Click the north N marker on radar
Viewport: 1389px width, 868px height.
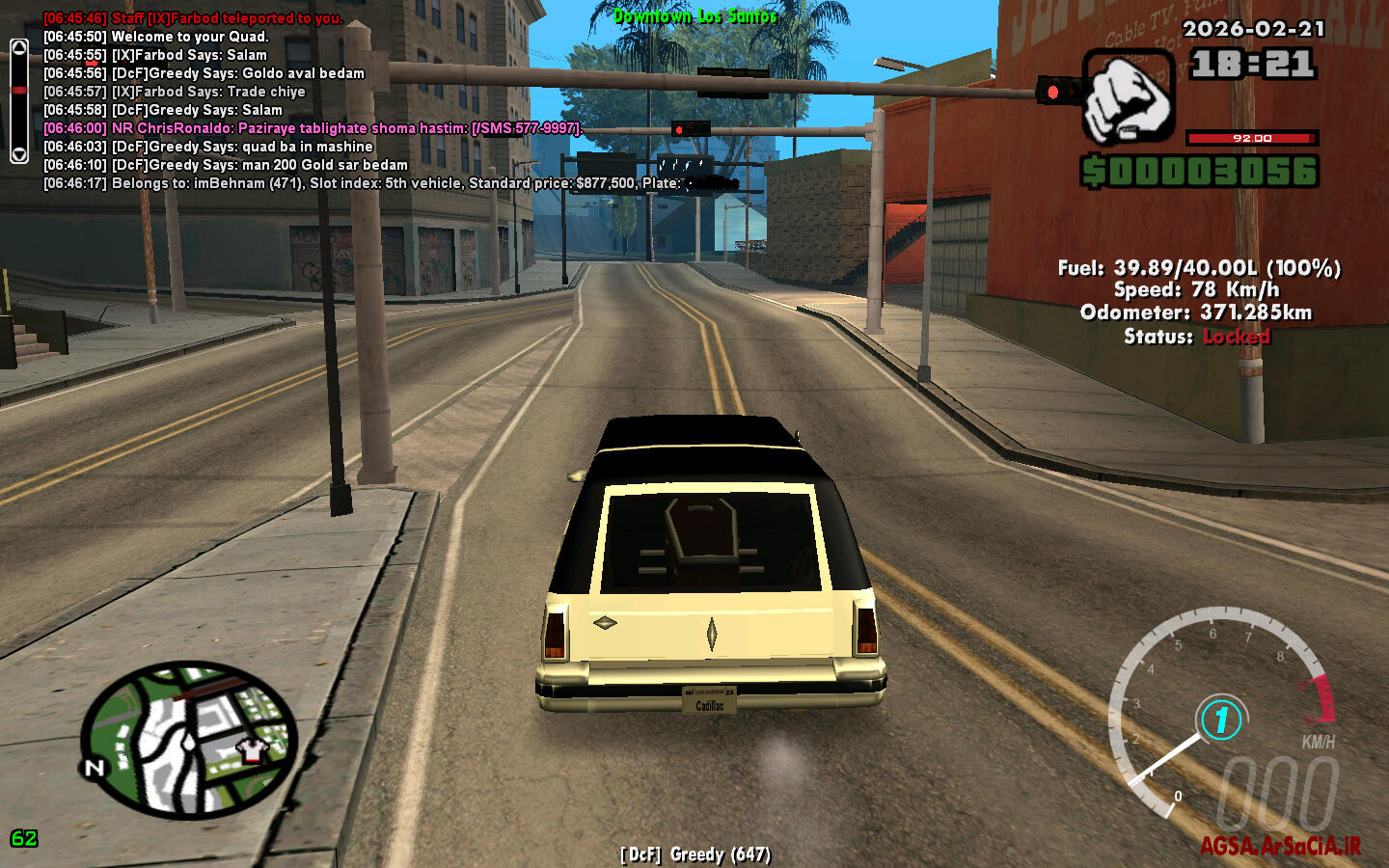point(94,768)
